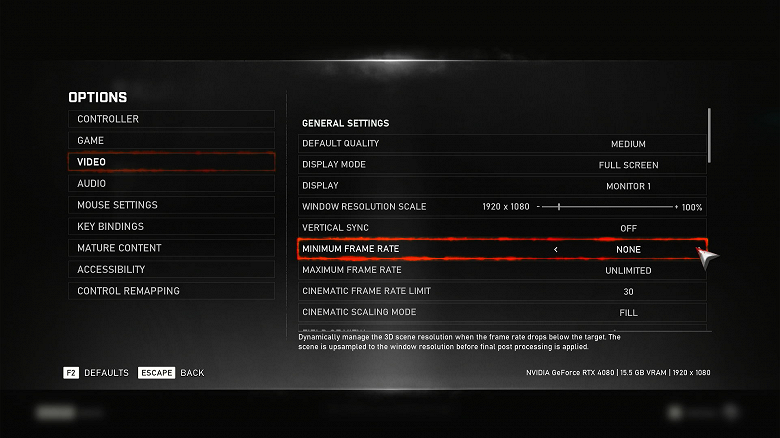Open the Audio options
This screenshot has height=438, width=780.
click(170, 184)
